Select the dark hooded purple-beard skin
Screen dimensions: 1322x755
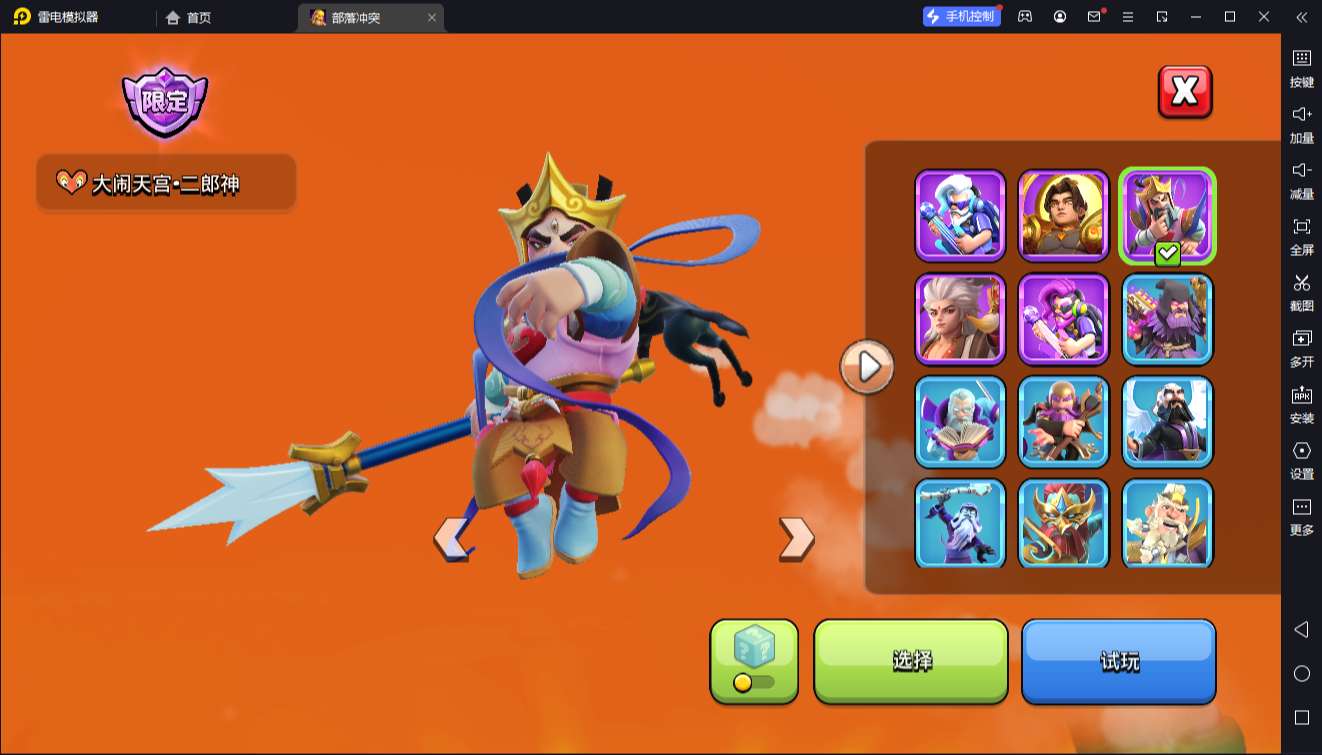click(x=1167, y=319)
